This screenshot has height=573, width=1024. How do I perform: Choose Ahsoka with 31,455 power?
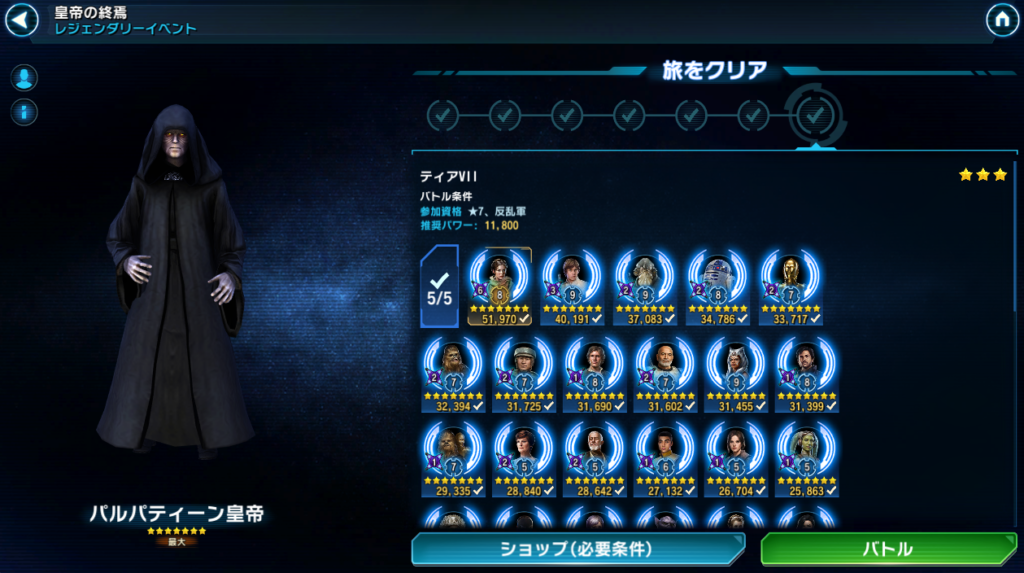[736, 372]
